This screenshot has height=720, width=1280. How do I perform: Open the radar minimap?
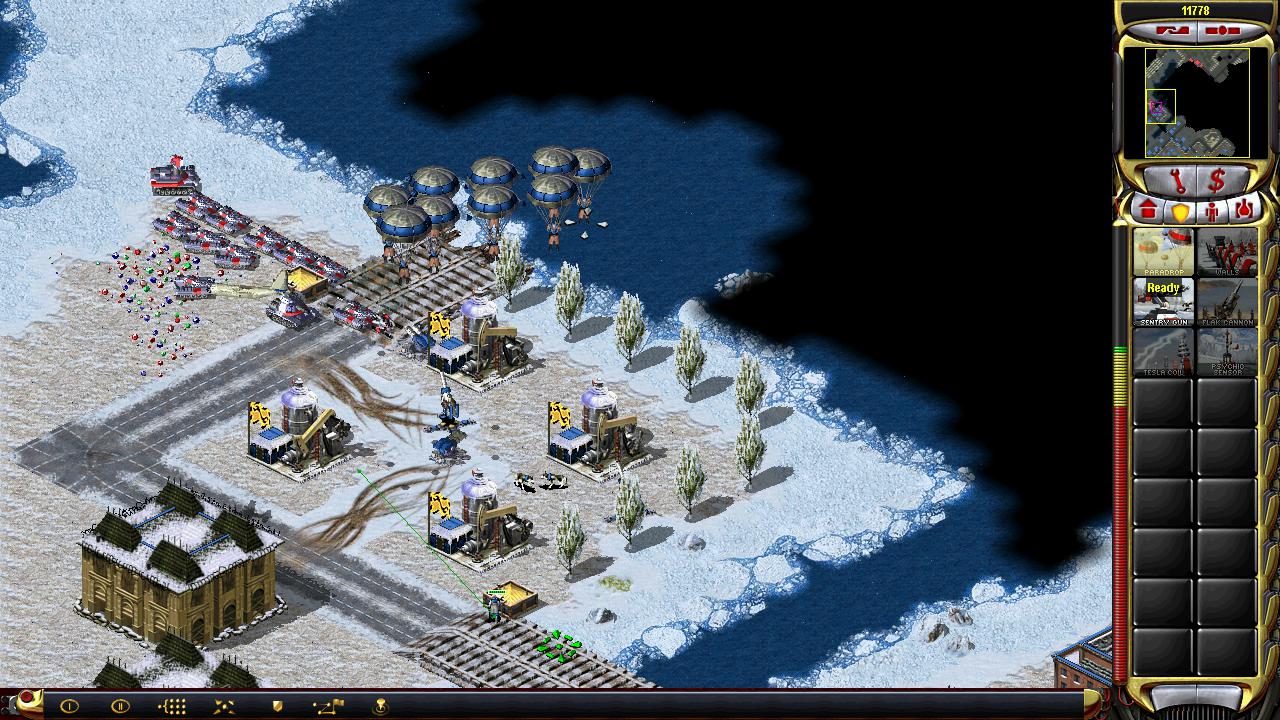pyautogui.click(x=1197, y=103)
